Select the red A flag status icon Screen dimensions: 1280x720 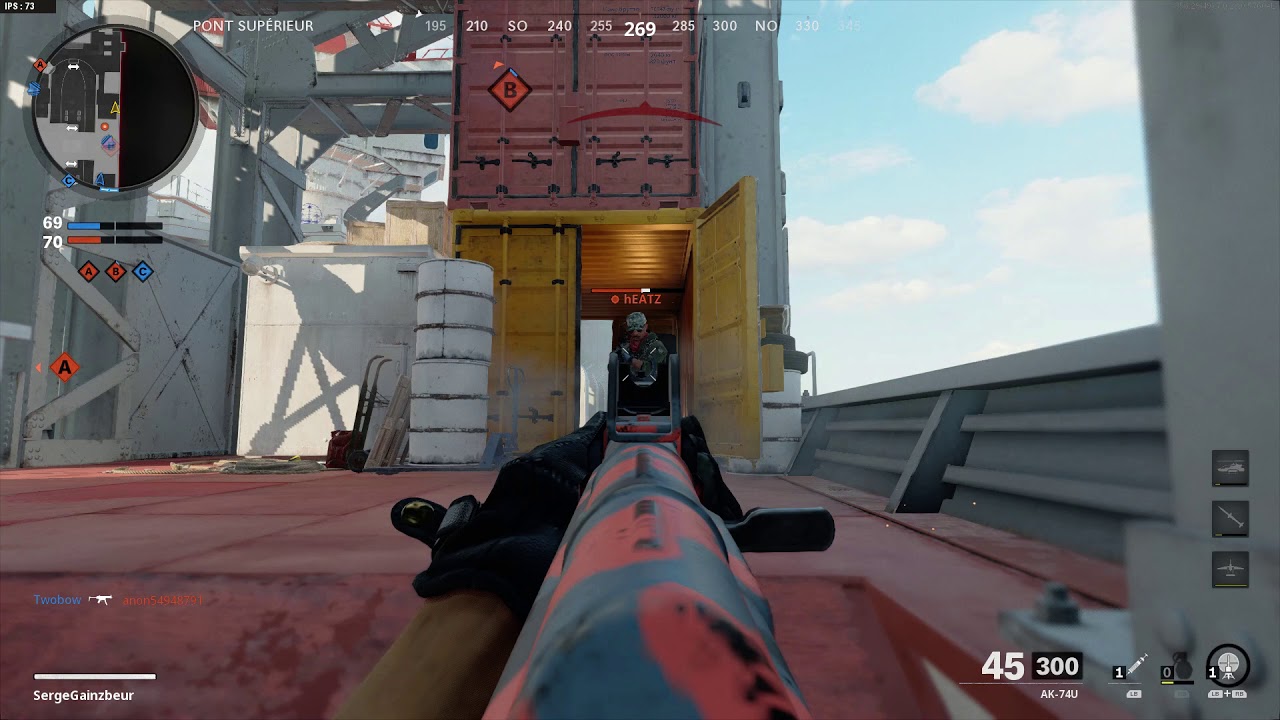click(89, 271)
